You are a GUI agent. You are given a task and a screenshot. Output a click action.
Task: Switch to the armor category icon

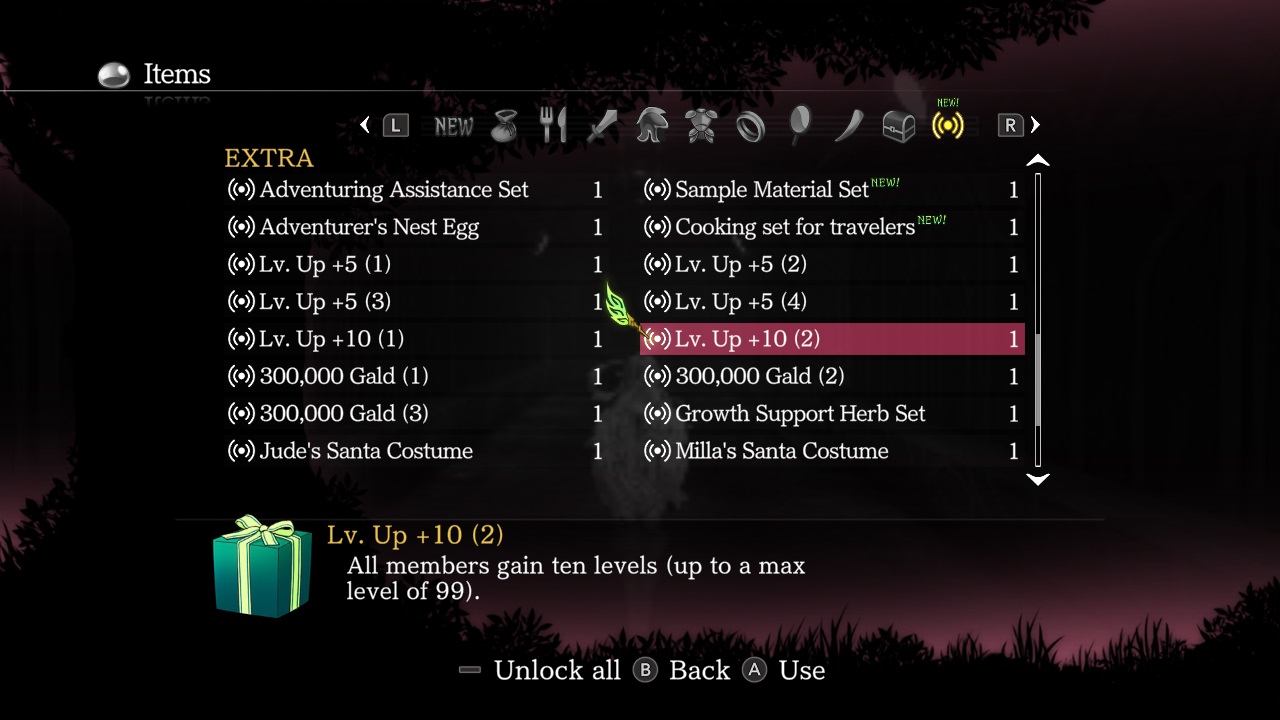click(700, 124)
